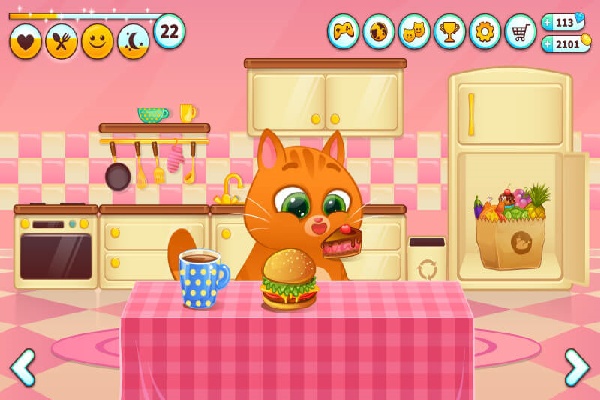Open the heart health status icon

26,41
